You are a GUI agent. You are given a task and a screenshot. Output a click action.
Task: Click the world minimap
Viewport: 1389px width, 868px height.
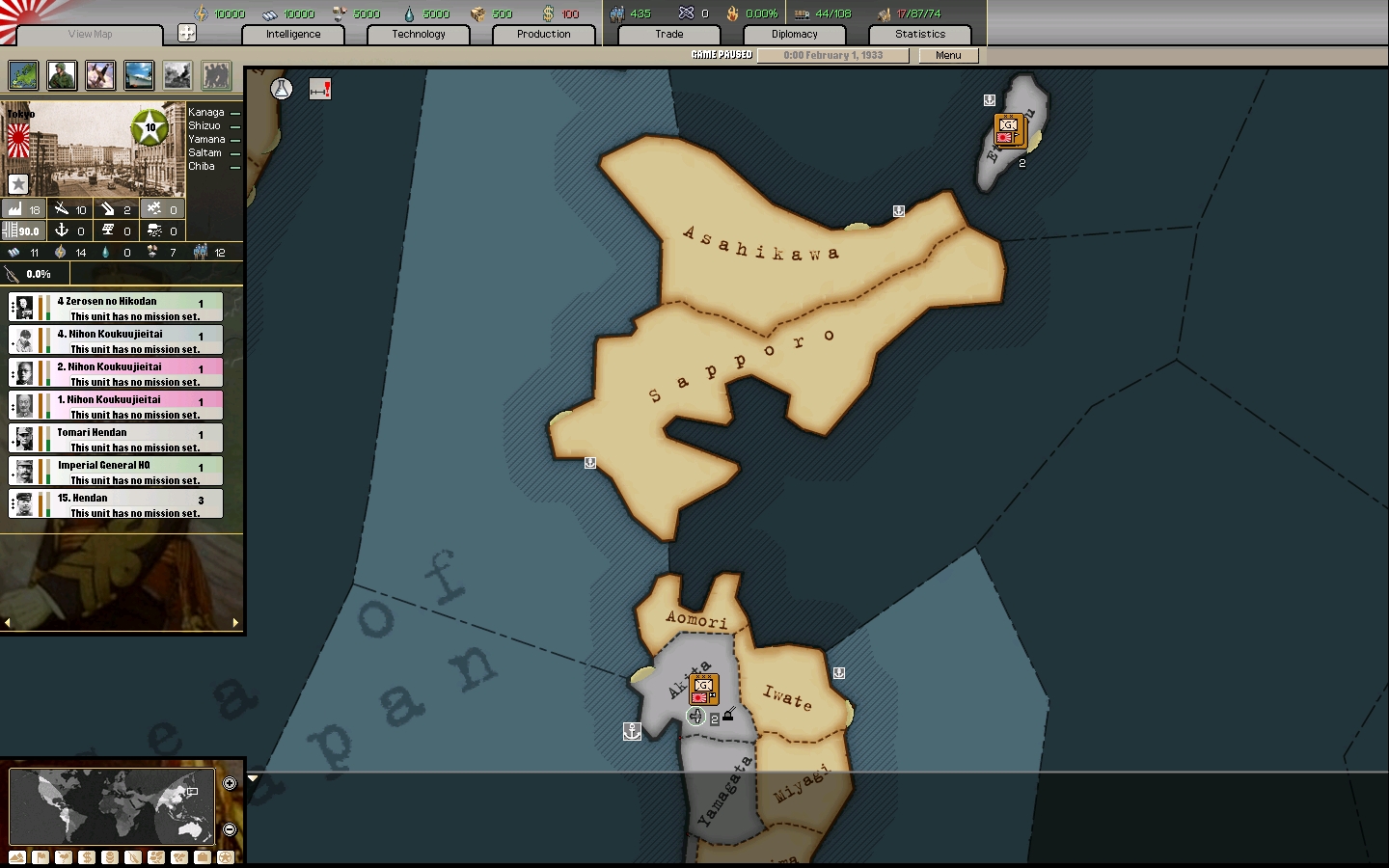tap(111, 805)
